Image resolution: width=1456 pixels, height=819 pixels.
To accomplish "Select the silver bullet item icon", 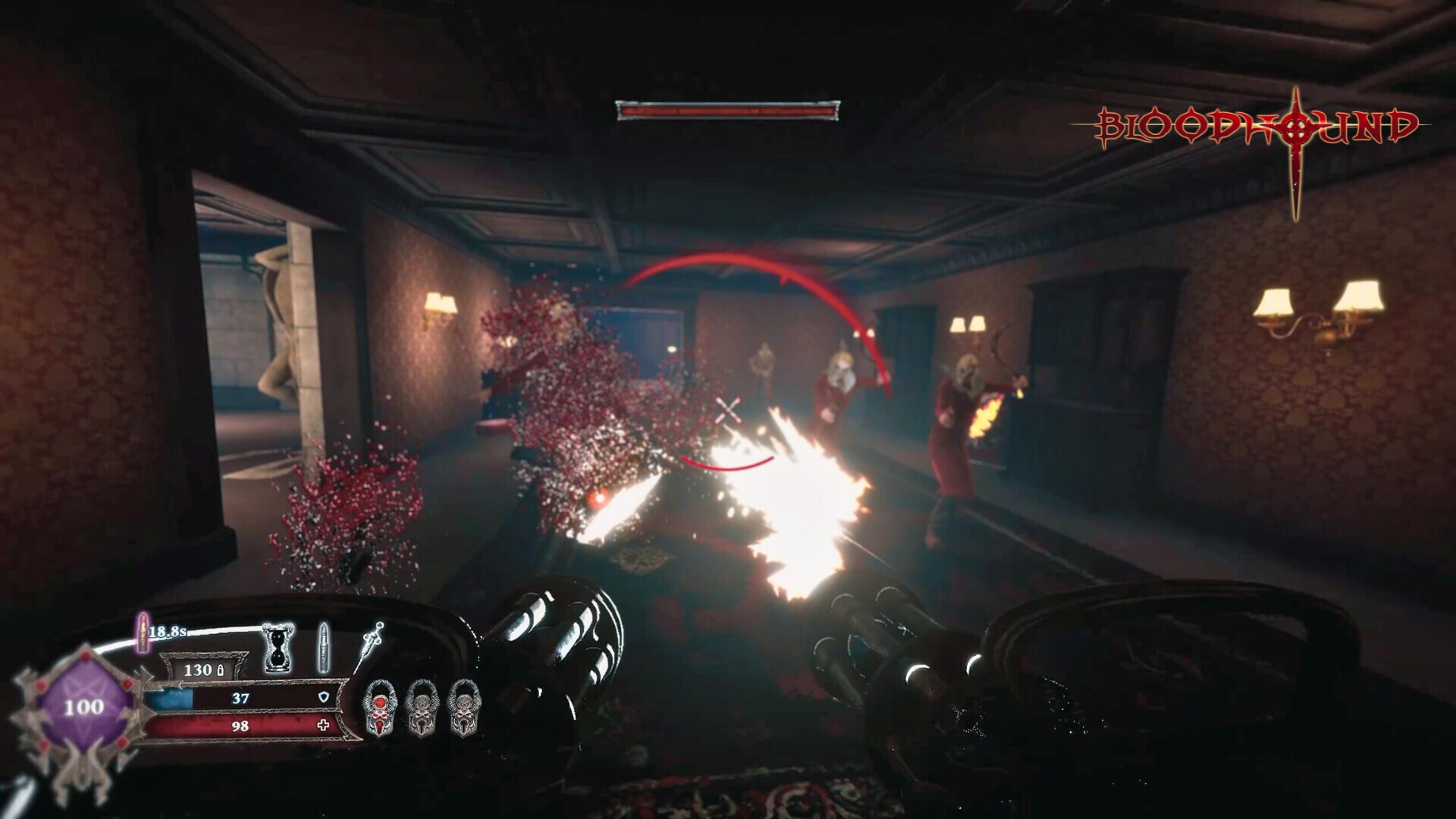I will pyautogui.click(x=323, y=647).
